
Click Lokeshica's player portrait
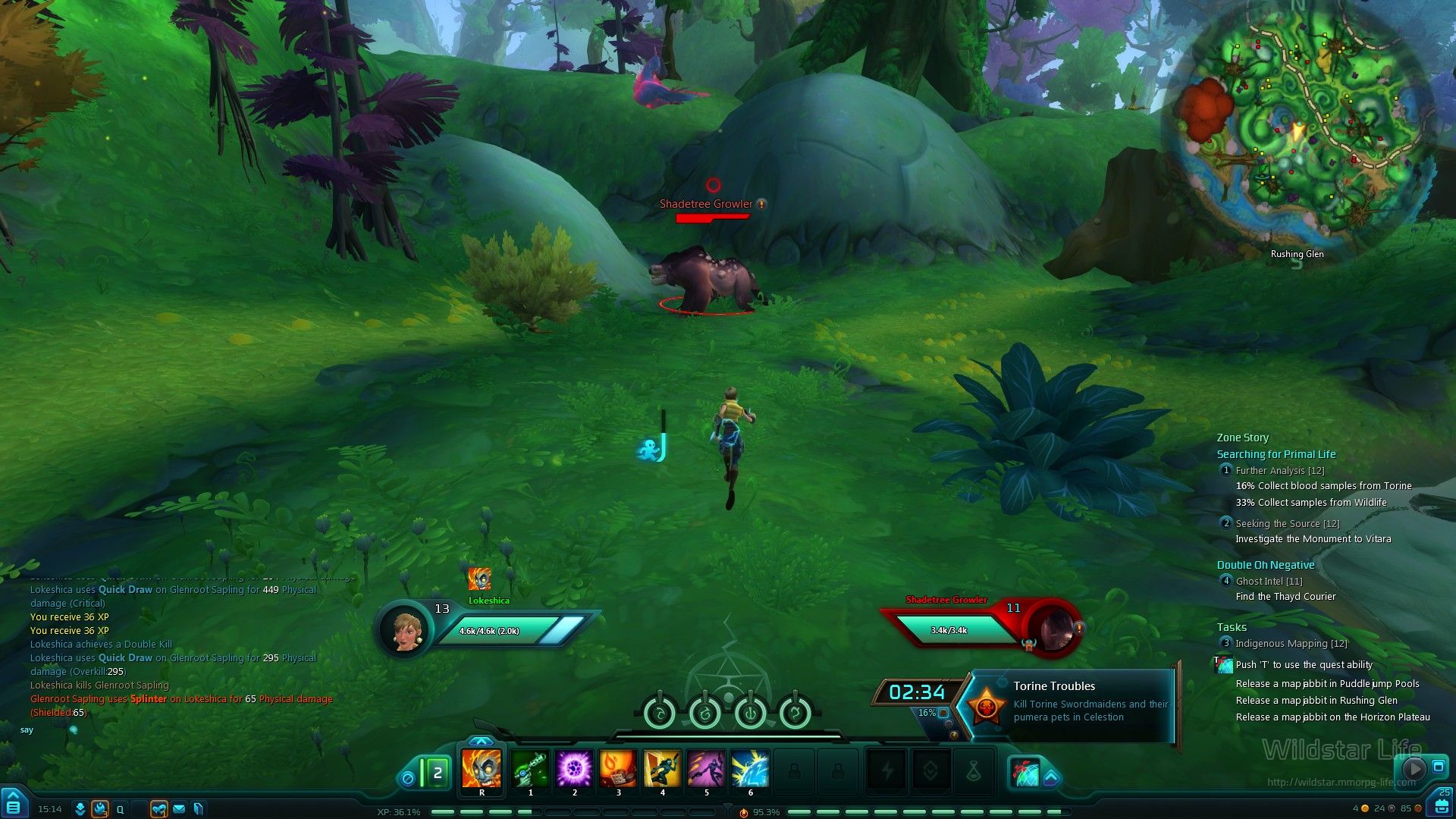click(405, 629)
